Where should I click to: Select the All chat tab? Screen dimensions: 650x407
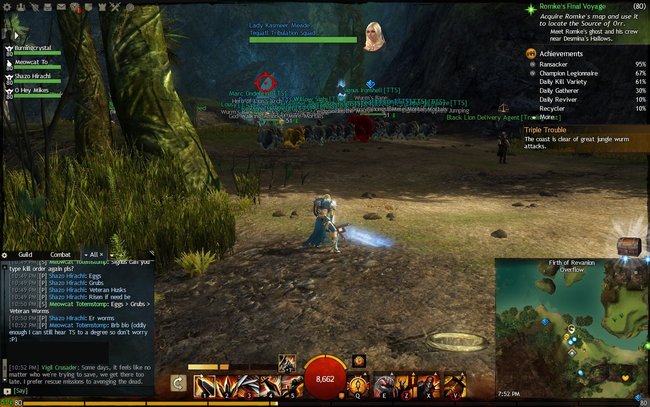click(x=95, y=255)
